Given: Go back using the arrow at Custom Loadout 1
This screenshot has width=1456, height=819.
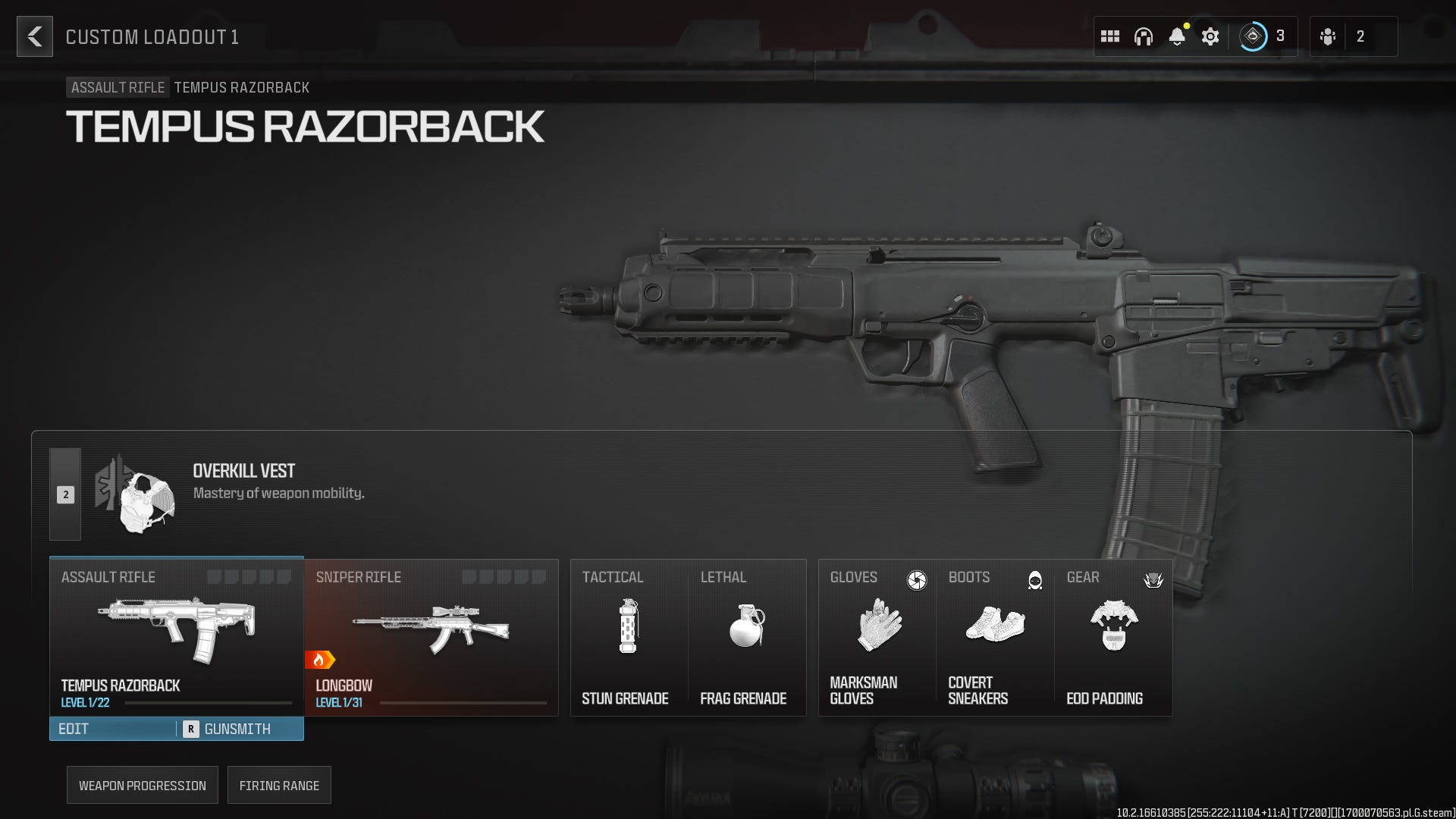Looking at the screenshot, I should (34, 37).
